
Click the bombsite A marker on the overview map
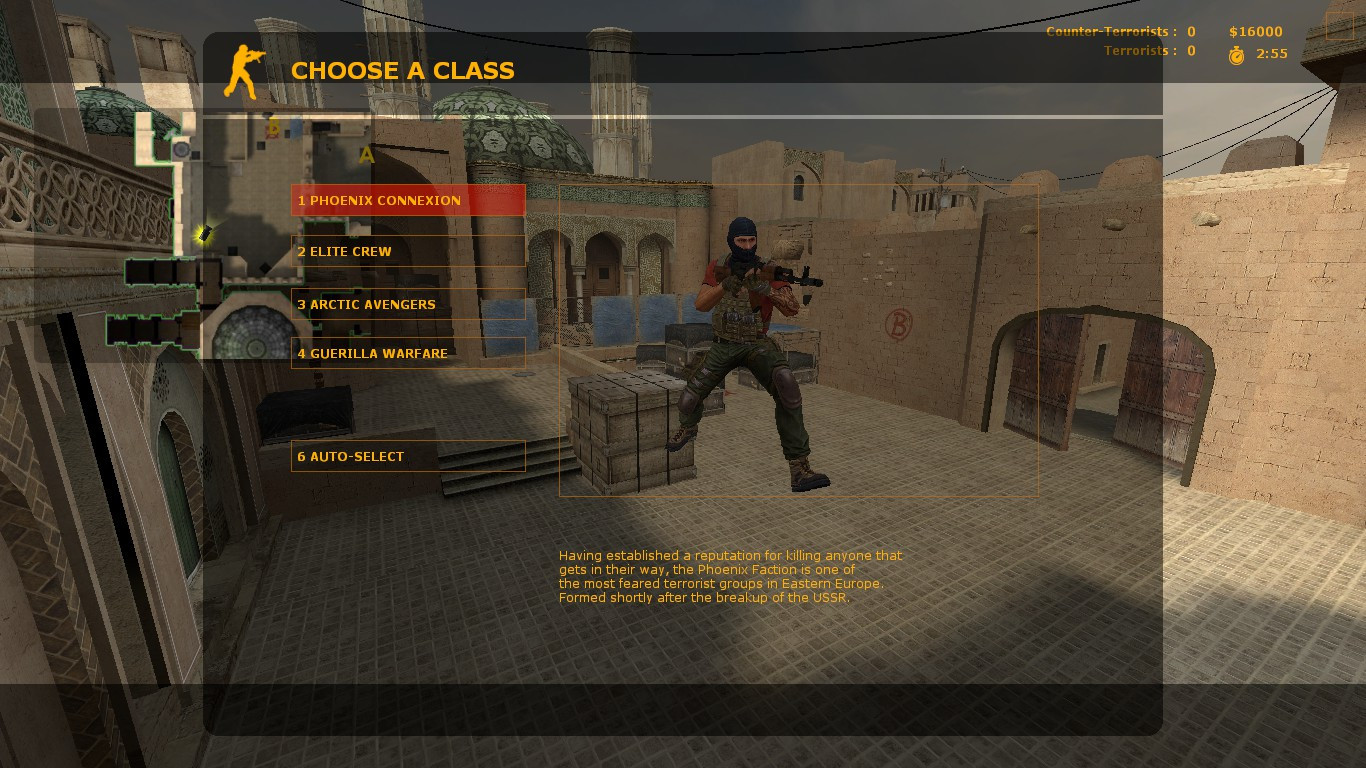pyautogui.click(x=367, y=153)
